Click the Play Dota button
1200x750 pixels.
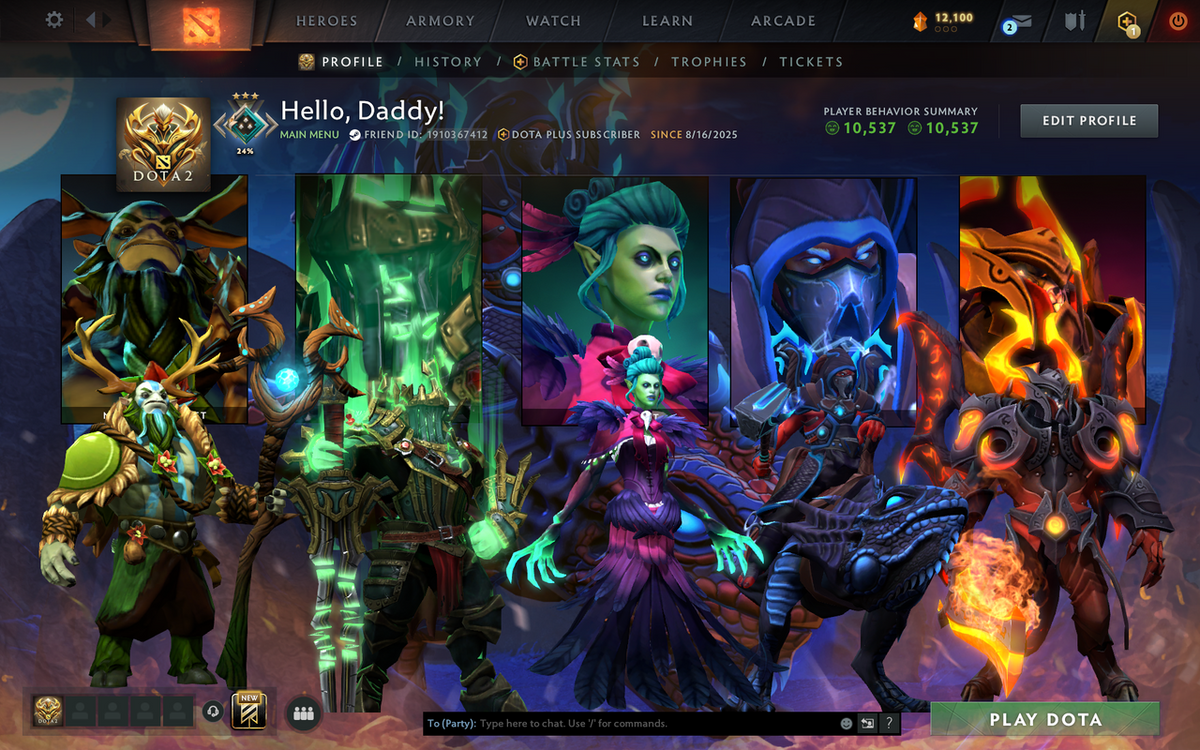(x=1045, y=719)
